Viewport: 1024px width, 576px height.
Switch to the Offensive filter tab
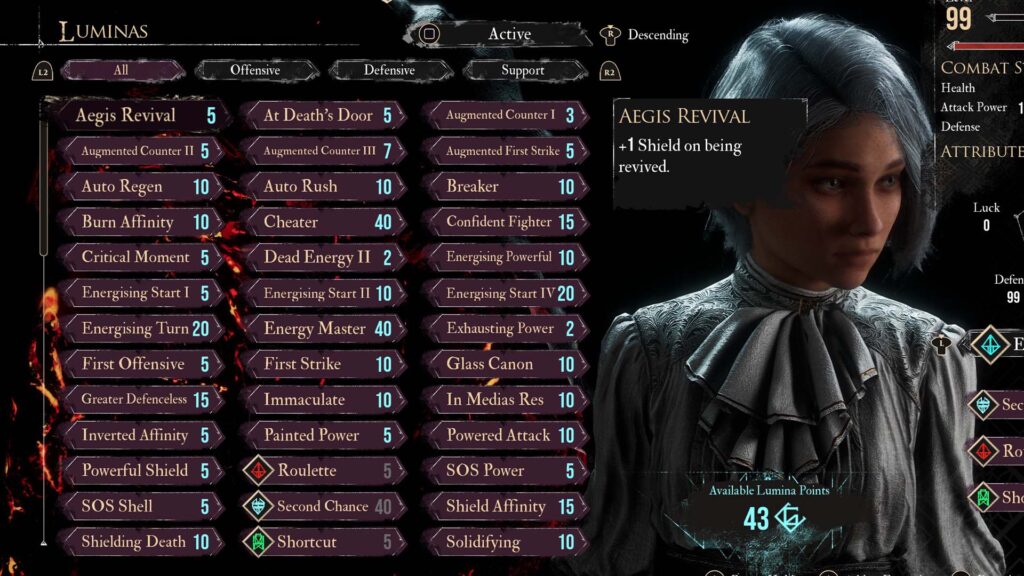point(254,70)
